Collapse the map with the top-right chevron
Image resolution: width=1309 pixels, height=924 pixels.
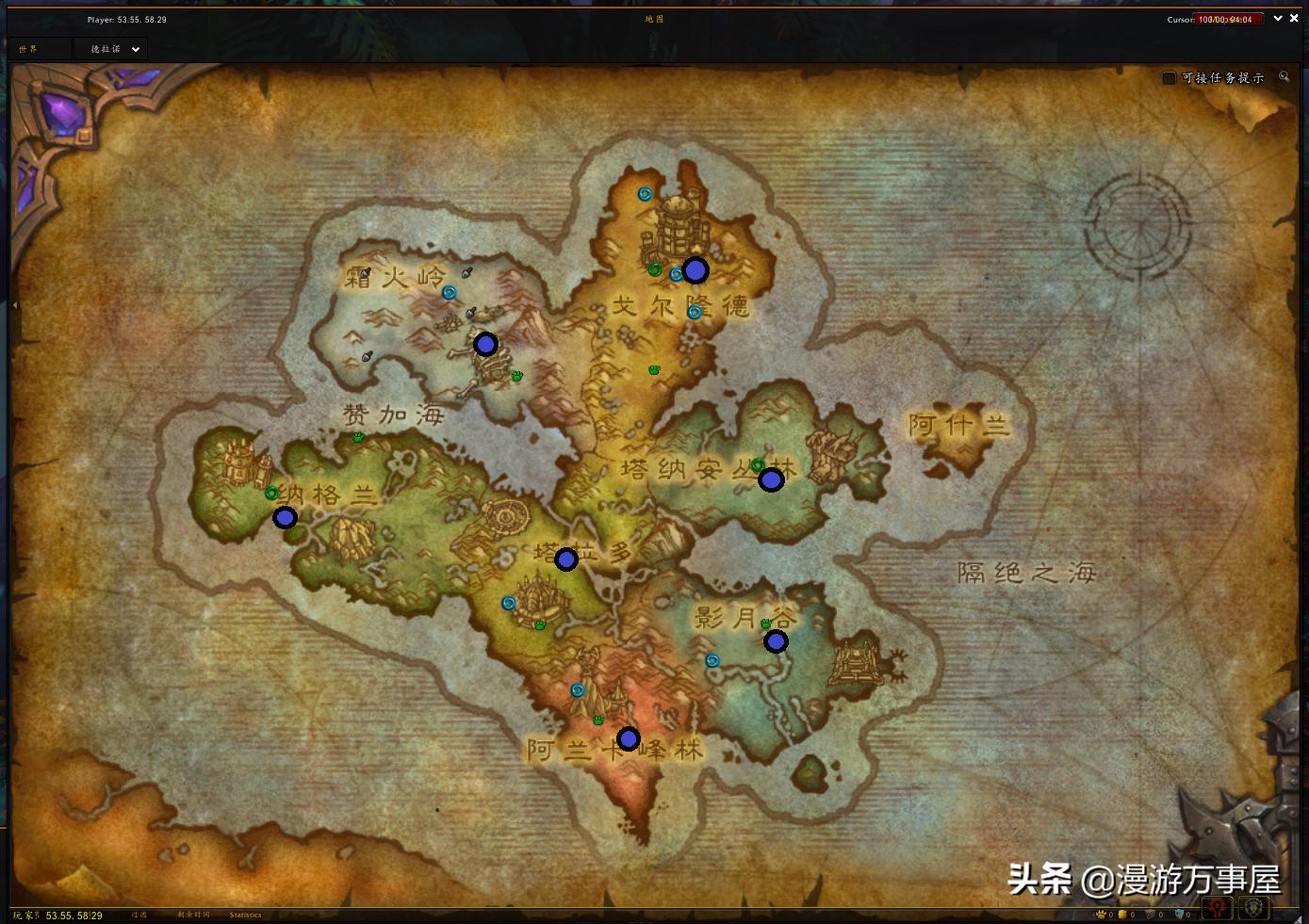click(x=1278, y=18)
